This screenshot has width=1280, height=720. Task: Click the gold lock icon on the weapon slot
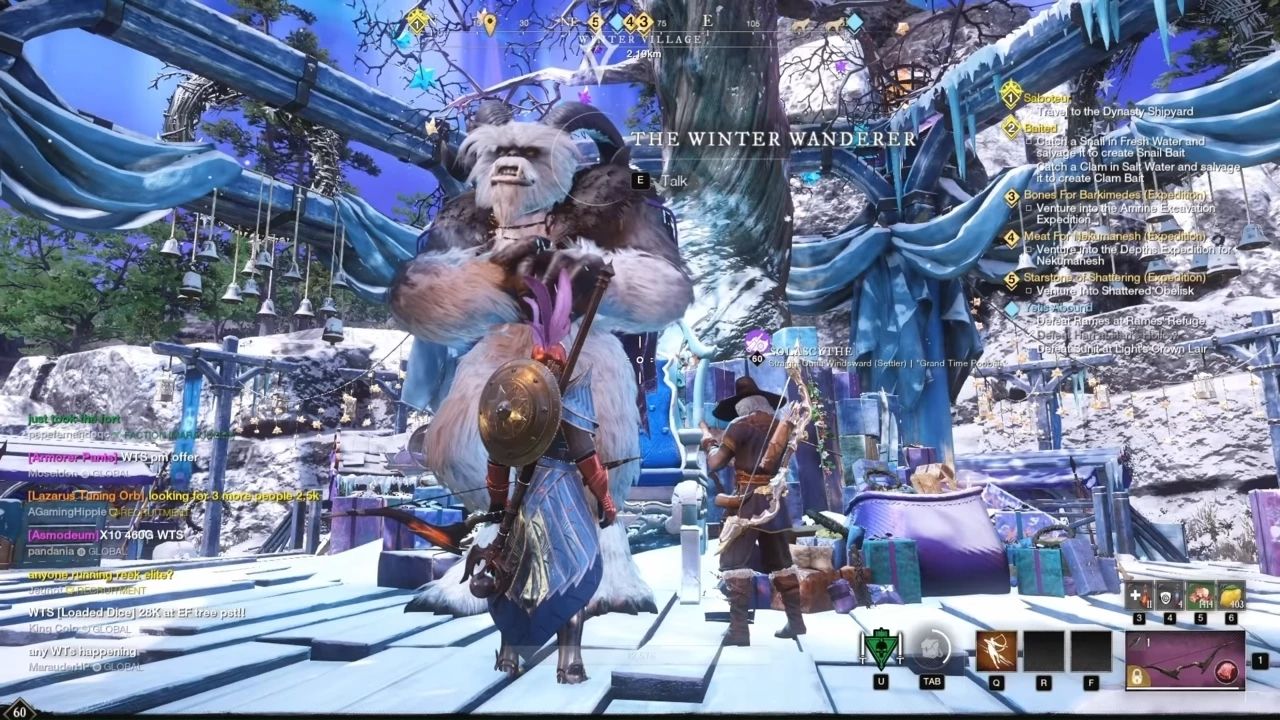(x=1137, y=675)
